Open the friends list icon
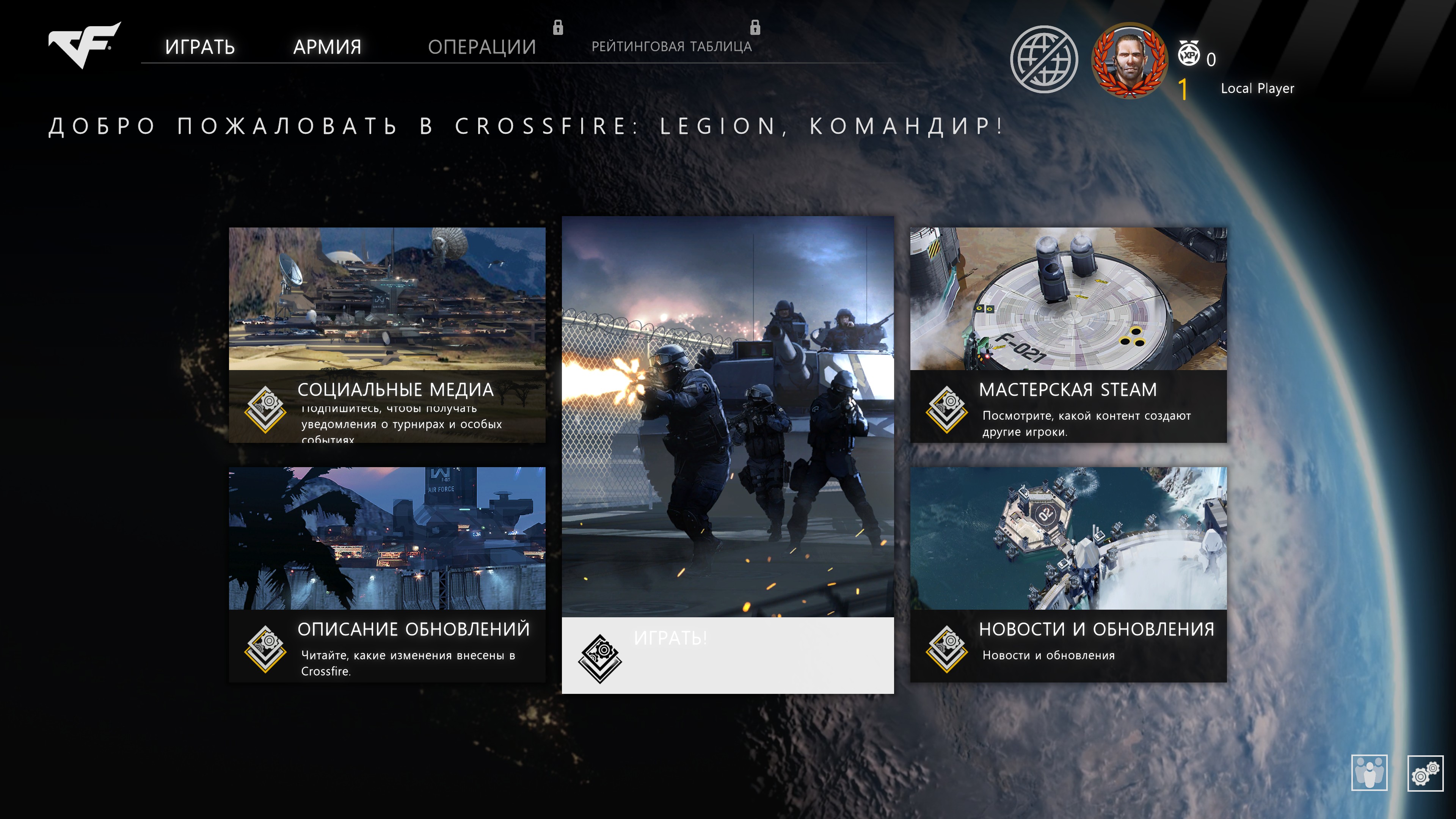 [x=1369, y=773]
